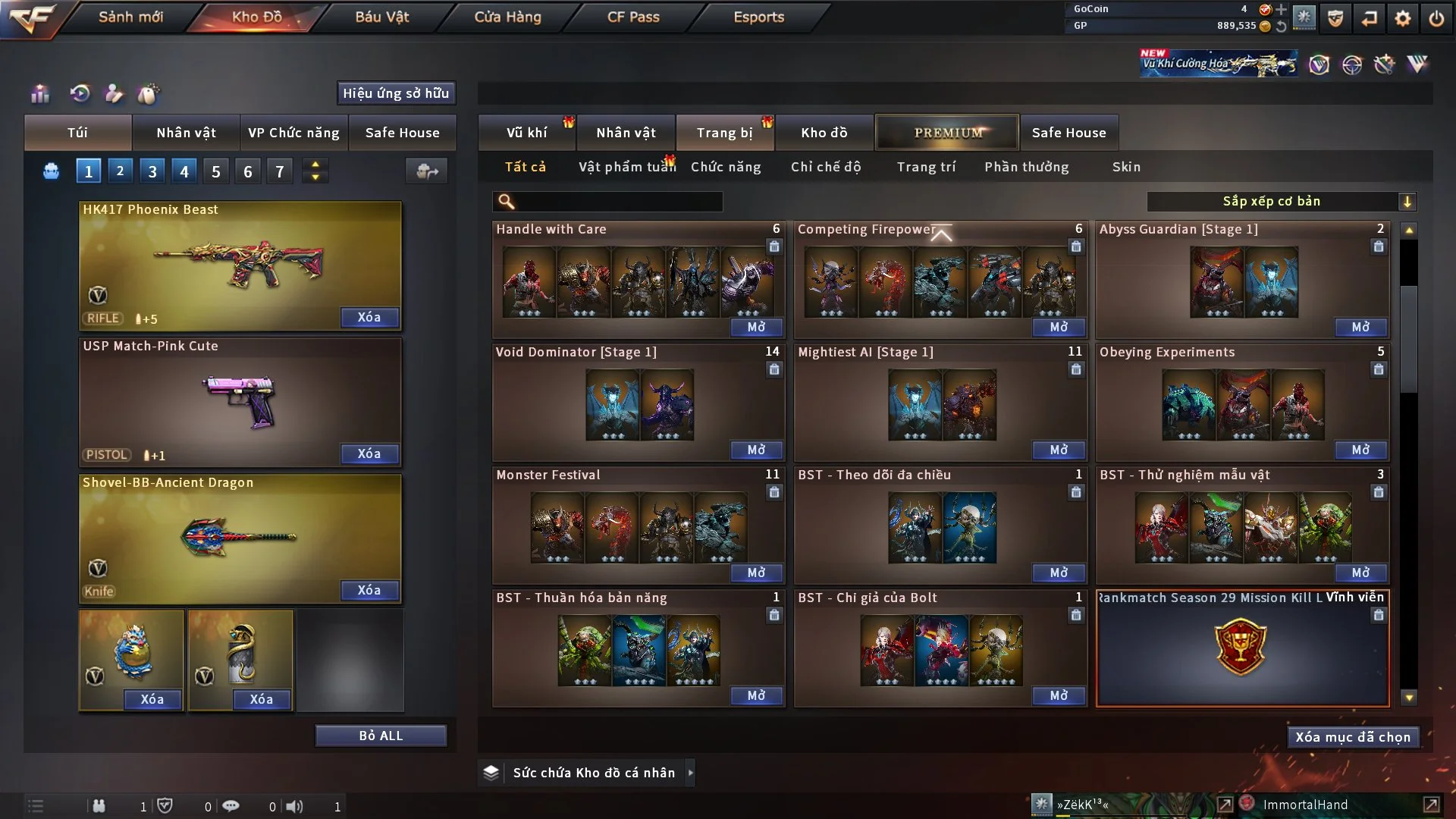Screen dimensions: 1456x819
Task: Open the gear settings icon
Action: 1403,18
